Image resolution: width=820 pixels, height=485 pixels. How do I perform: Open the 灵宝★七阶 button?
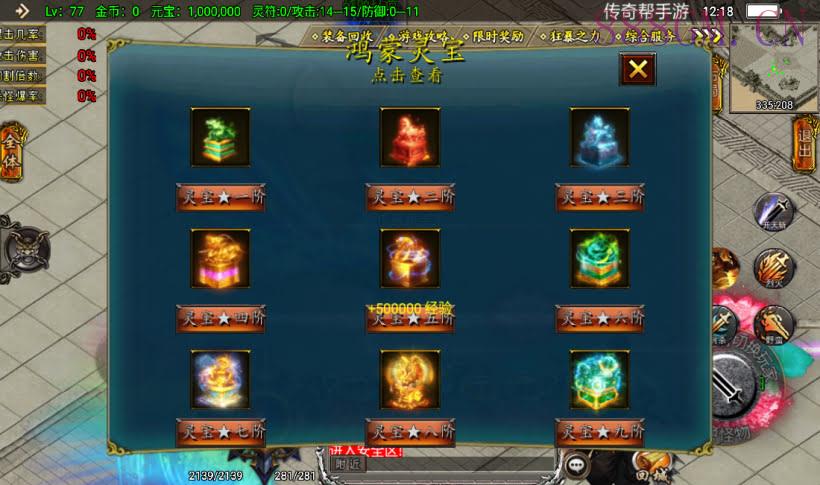(x=220, y=433)
